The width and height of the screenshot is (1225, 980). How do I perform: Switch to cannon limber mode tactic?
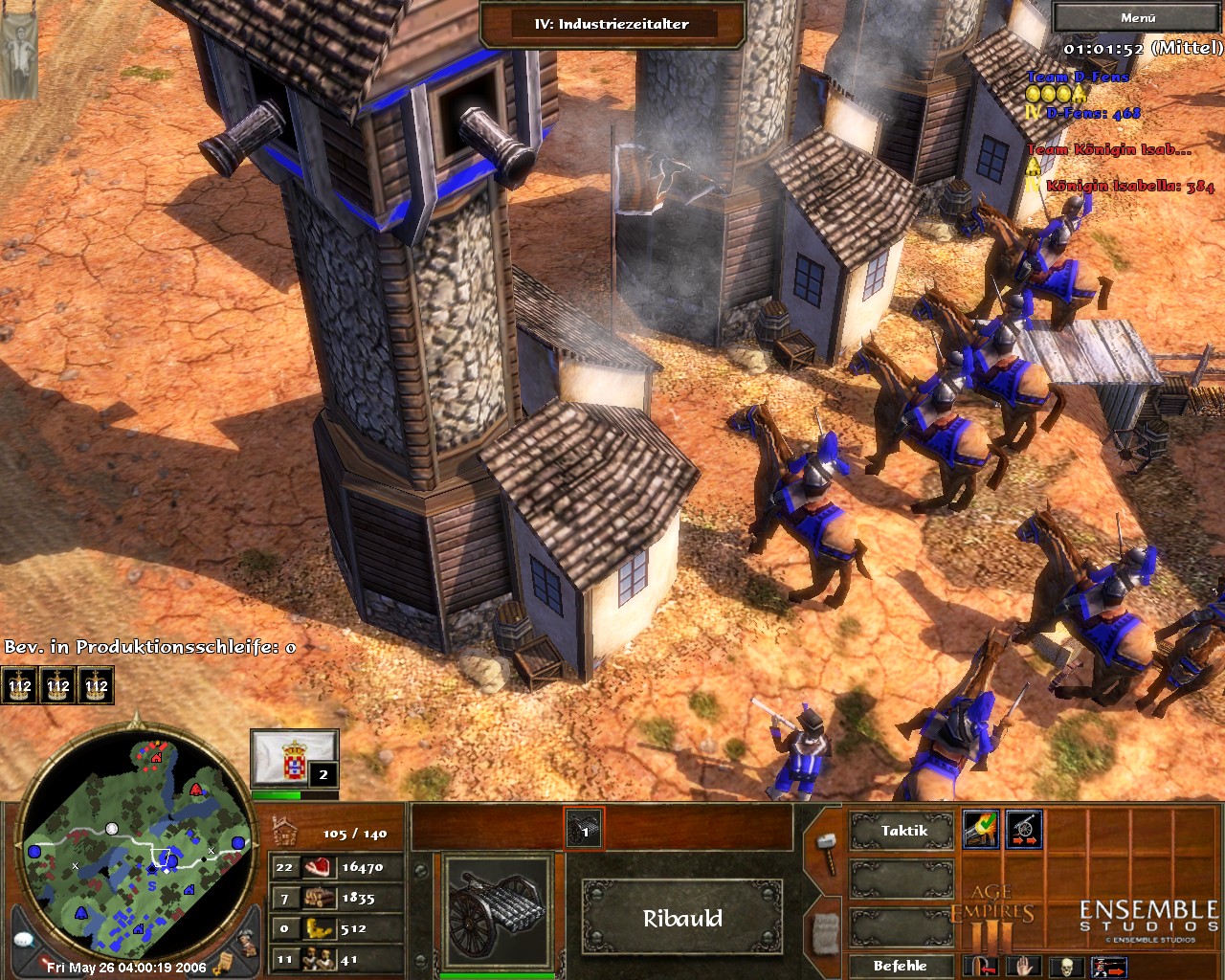click(1023, 829)
